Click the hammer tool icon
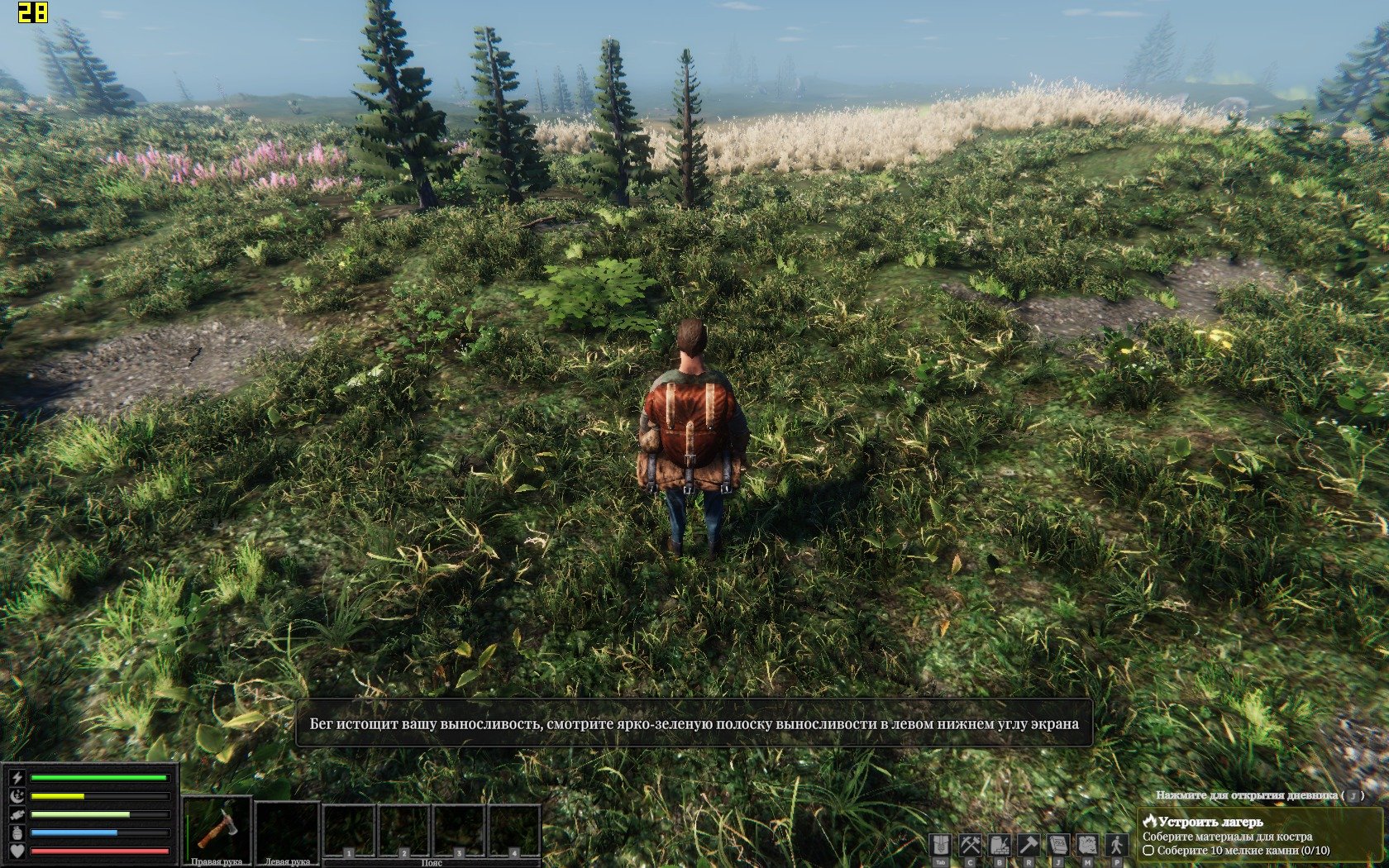 (1029, 846)
